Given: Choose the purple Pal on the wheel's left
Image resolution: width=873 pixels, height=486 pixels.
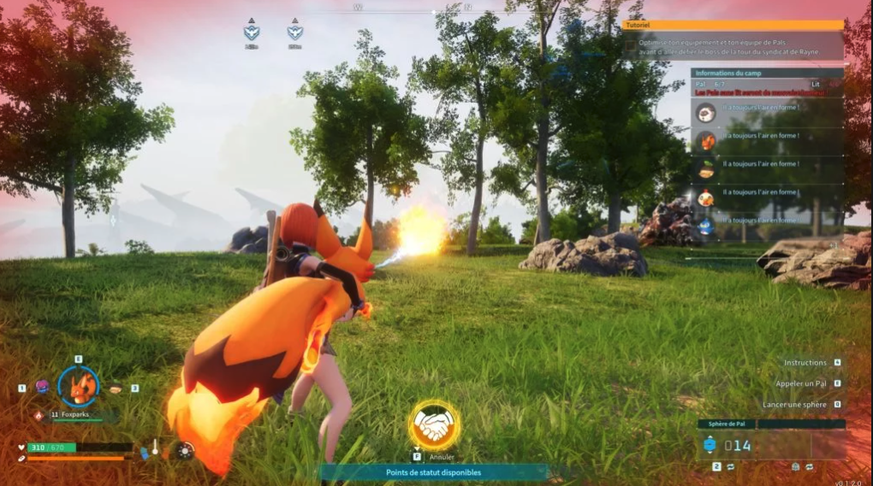Looking at the screenshot, I should [x=42, y=387].
